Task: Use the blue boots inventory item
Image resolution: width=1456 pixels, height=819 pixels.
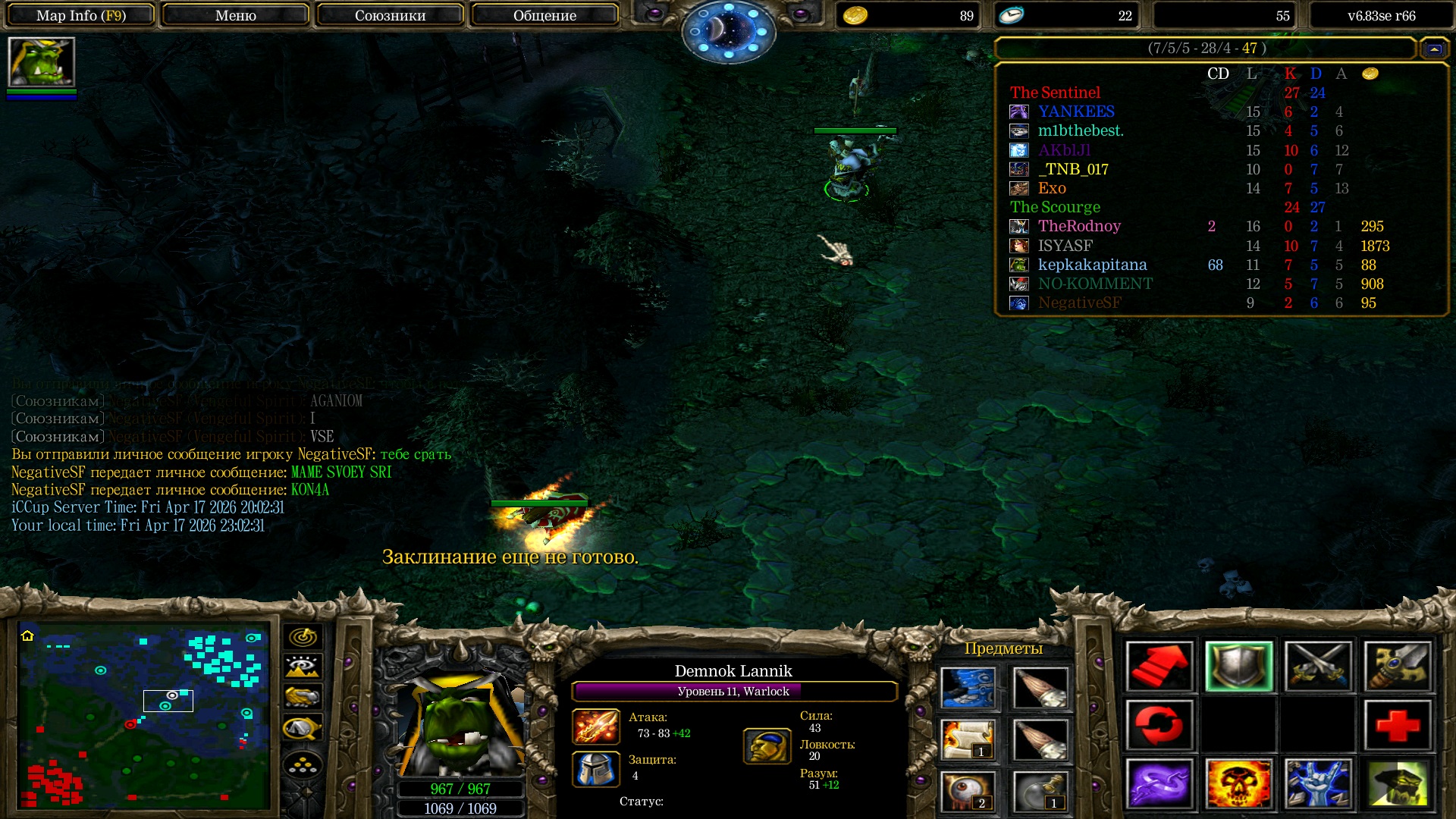Action: pos(968,688)
